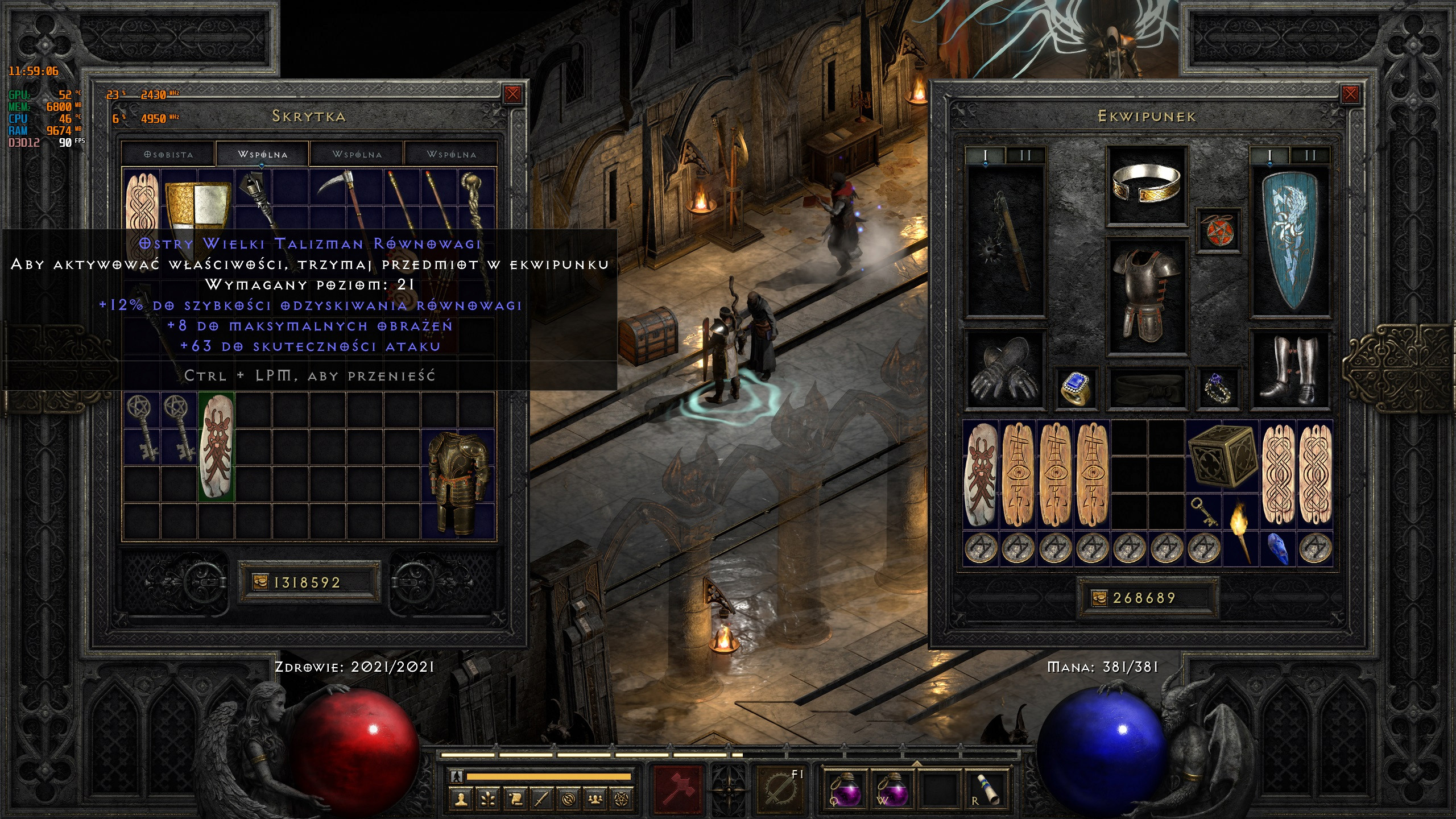This screenshot has height=819, width=1456.
Task: Close the Skrytka stash window
Action: click(512, 94)
